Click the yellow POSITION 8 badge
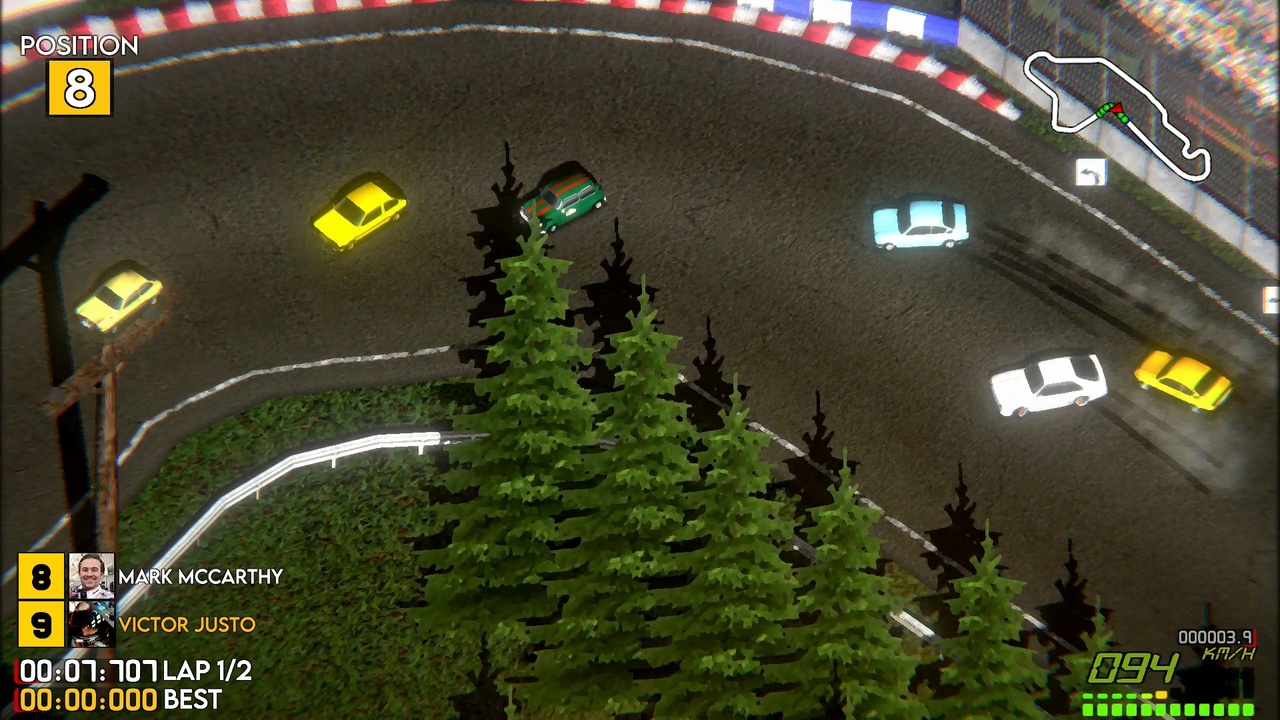 tap(79, 88)
